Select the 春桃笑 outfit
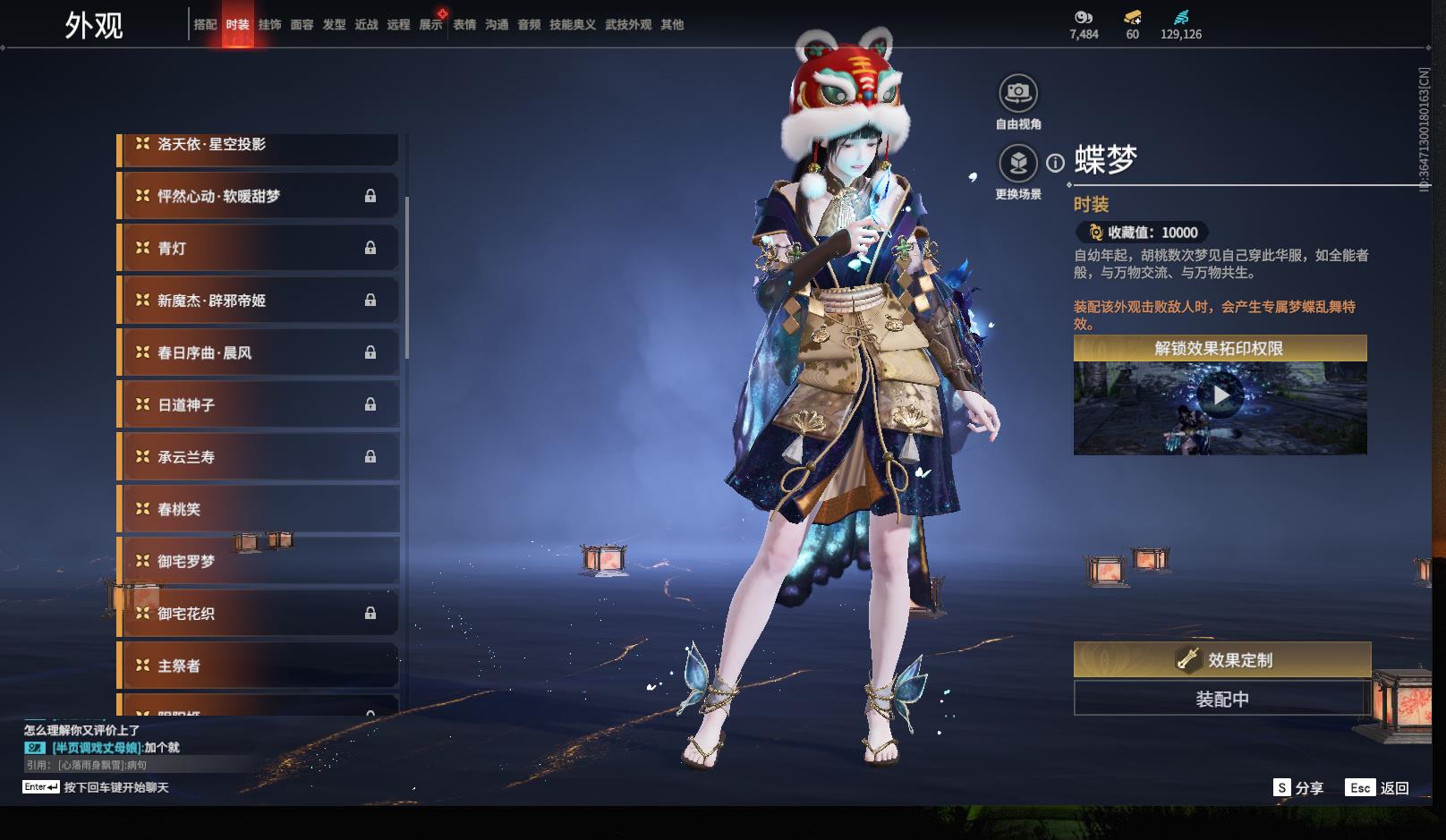 pyautogui.click(x=258, y=509)
